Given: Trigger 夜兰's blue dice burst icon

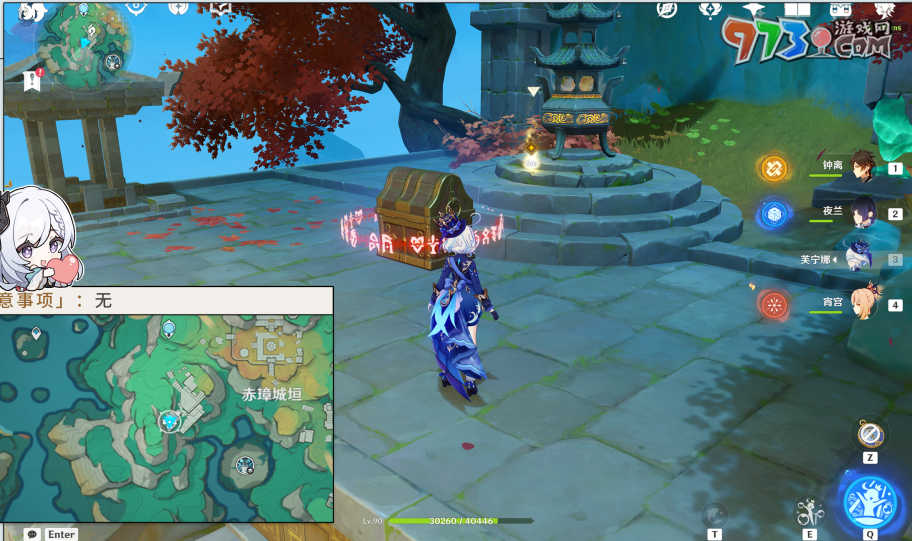Looking at the screenshot, I should click(774, 213).
